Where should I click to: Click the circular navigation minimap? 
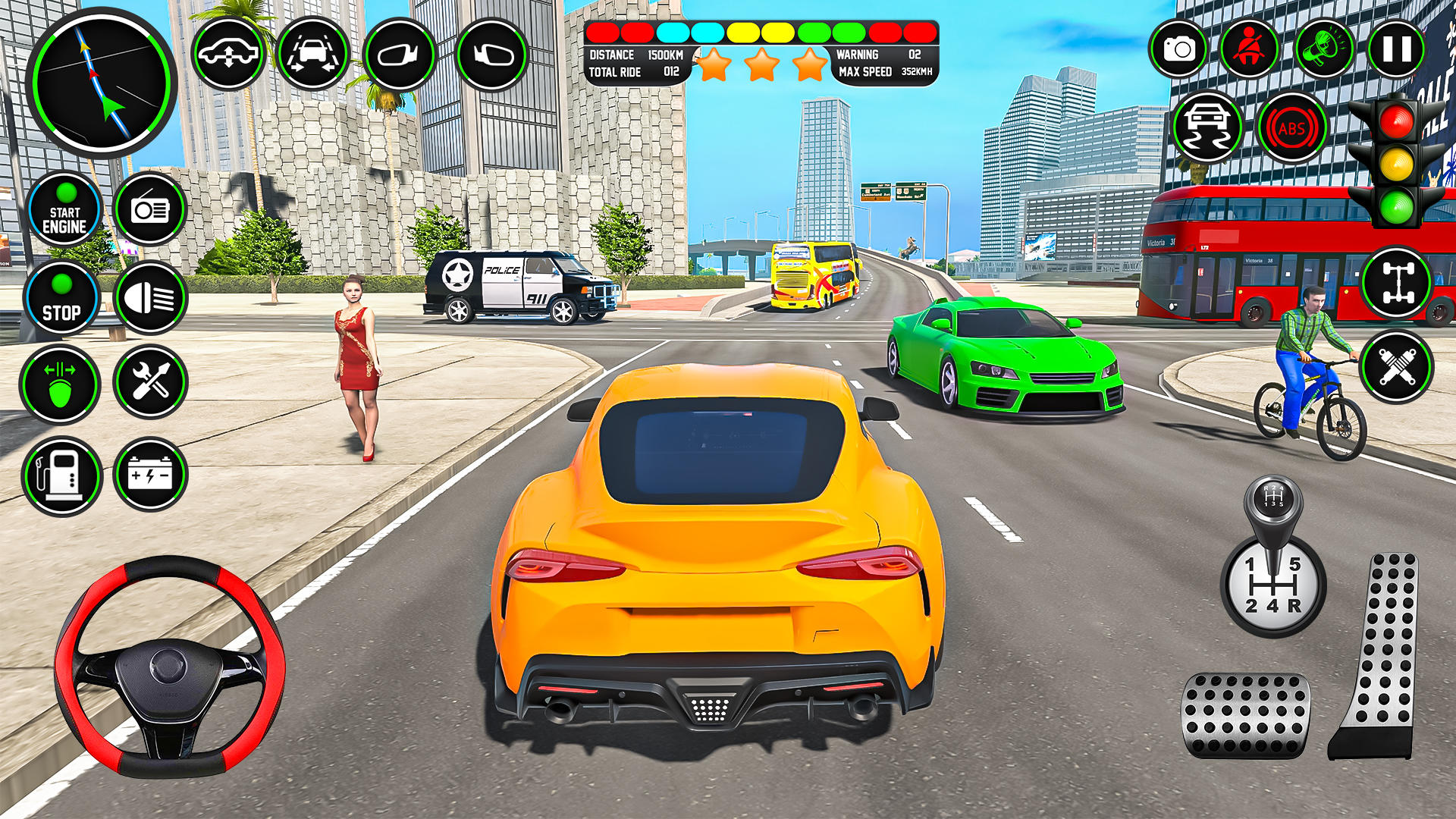pyautogui.click(x=101, y=82)
